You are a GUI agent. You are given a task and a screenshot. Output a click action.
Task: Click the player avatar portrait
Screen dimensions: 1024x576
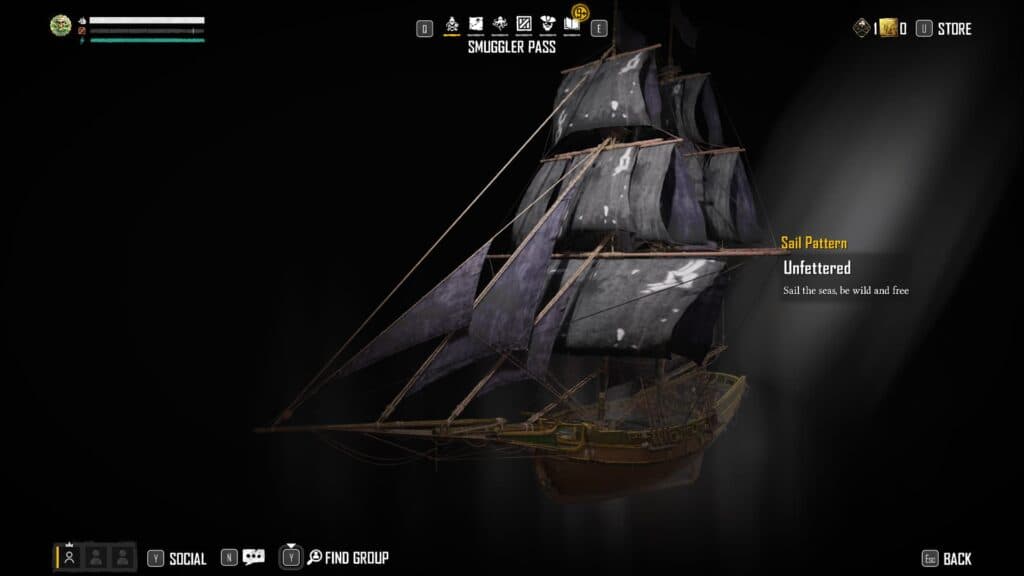61,25
